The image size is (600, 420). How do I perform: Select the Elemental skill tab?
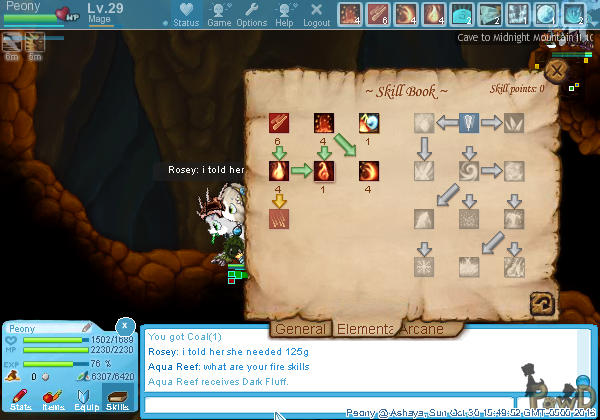(364, 328)
